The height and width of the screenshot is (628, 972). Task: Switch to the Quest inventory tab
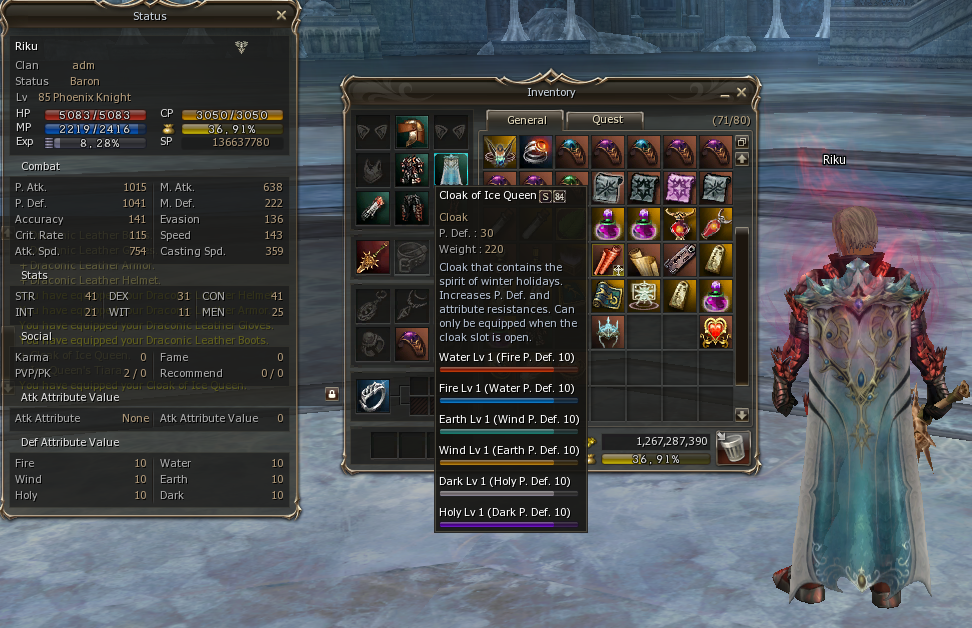pyautogui.click(x=607, y=120)
